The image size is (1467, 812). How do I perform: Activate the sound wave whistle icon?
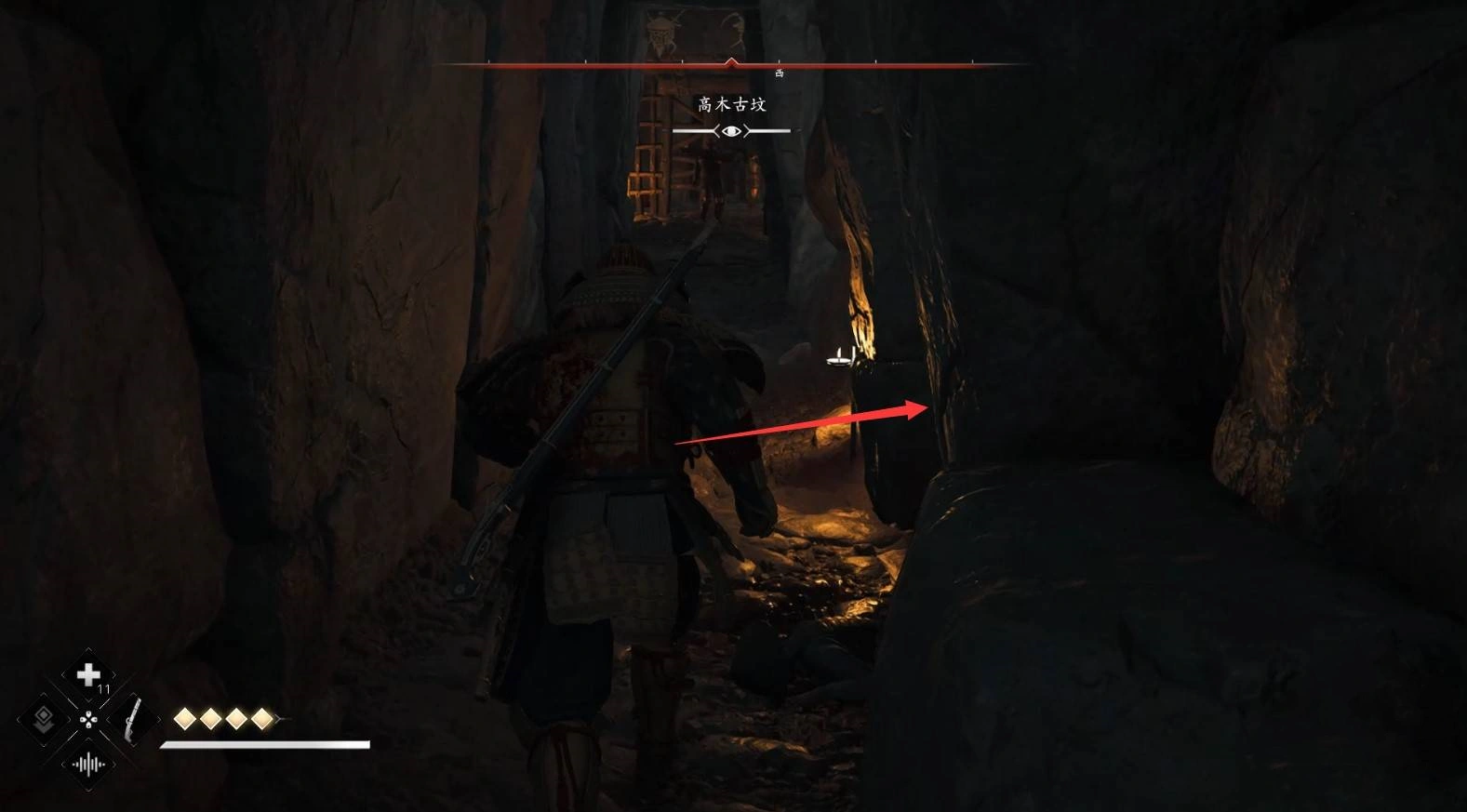88,765
